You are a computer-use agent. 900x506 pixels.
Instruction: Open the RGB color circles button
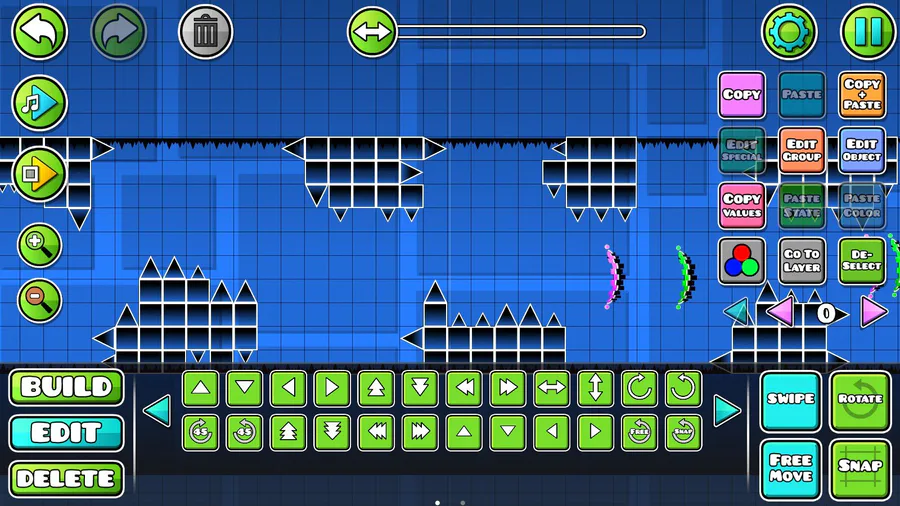click(742, 261)
